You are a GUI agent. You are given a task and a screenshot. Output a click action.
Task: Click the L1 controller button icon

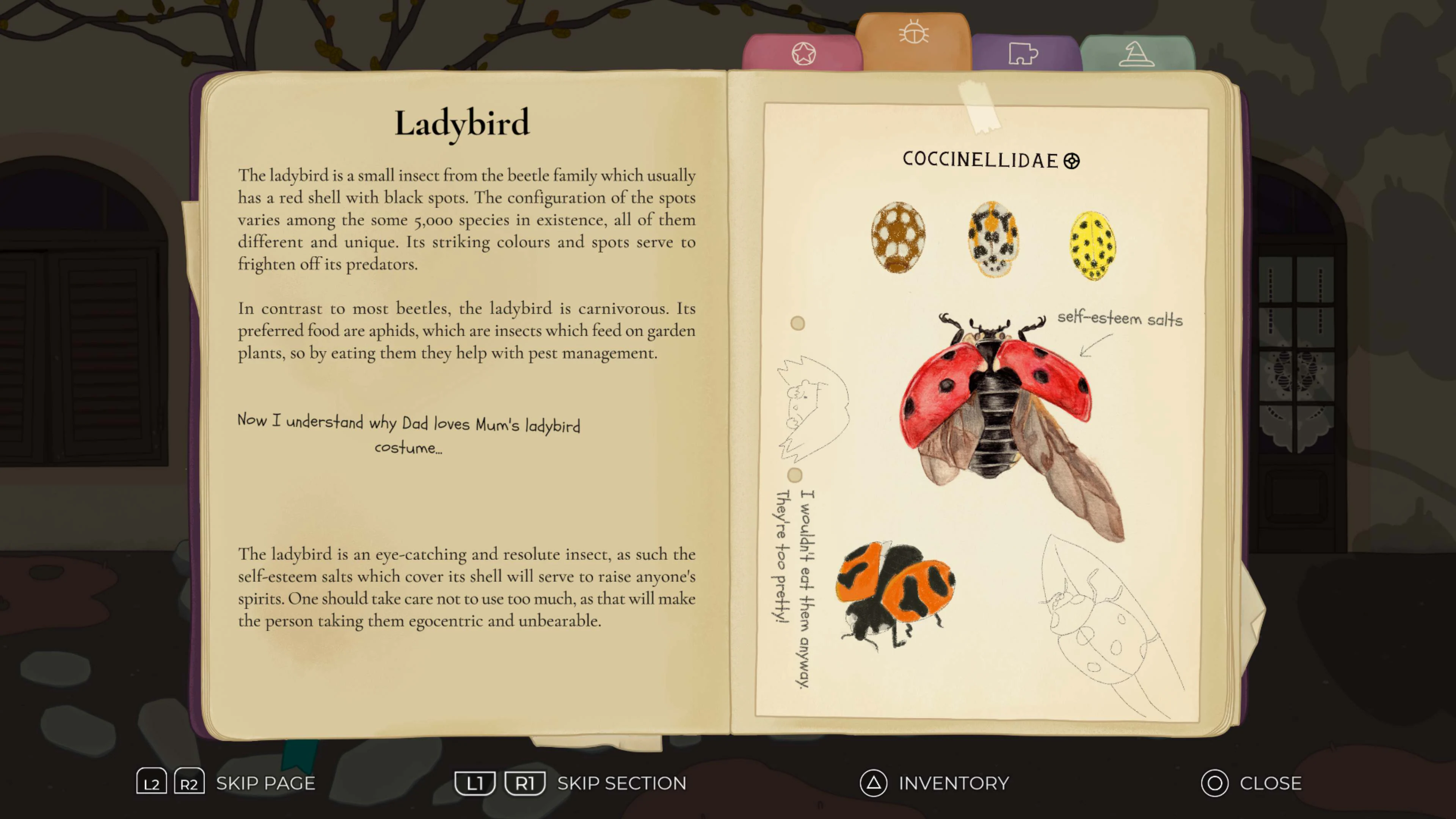click(475, 782)
